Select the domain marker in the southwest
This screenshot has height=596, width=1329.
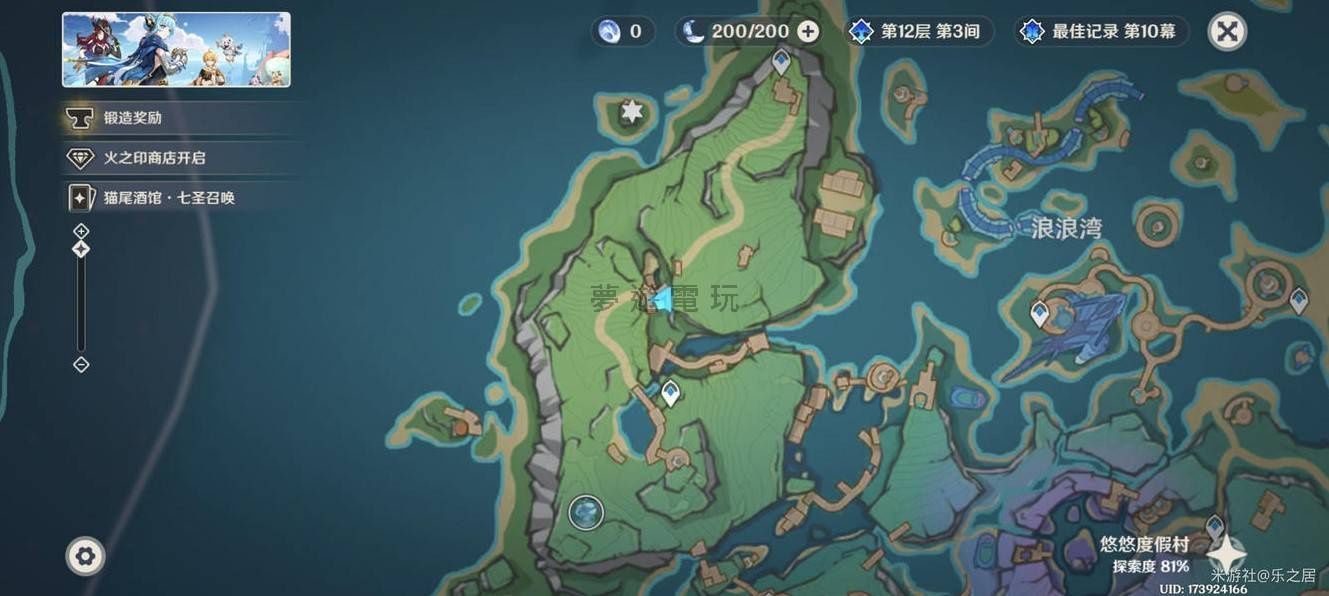tap(587, 513)
